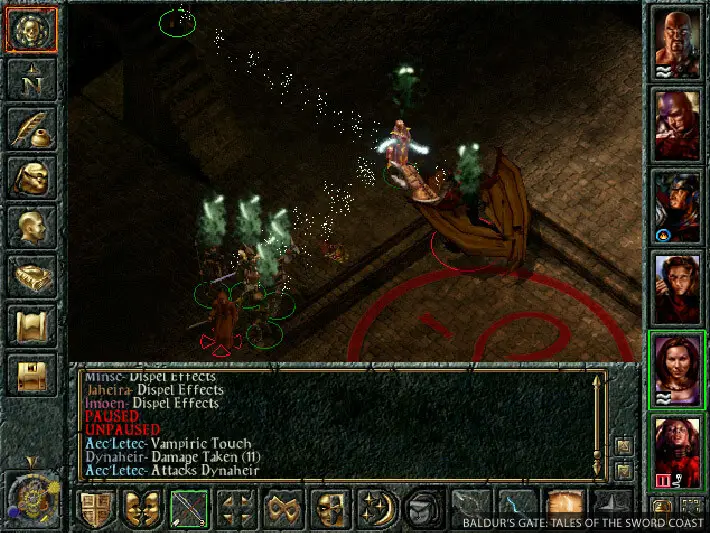The image size is (710, 533).
Task: Click the dialogue log scrollbar
Action: [x=598, y=420]
